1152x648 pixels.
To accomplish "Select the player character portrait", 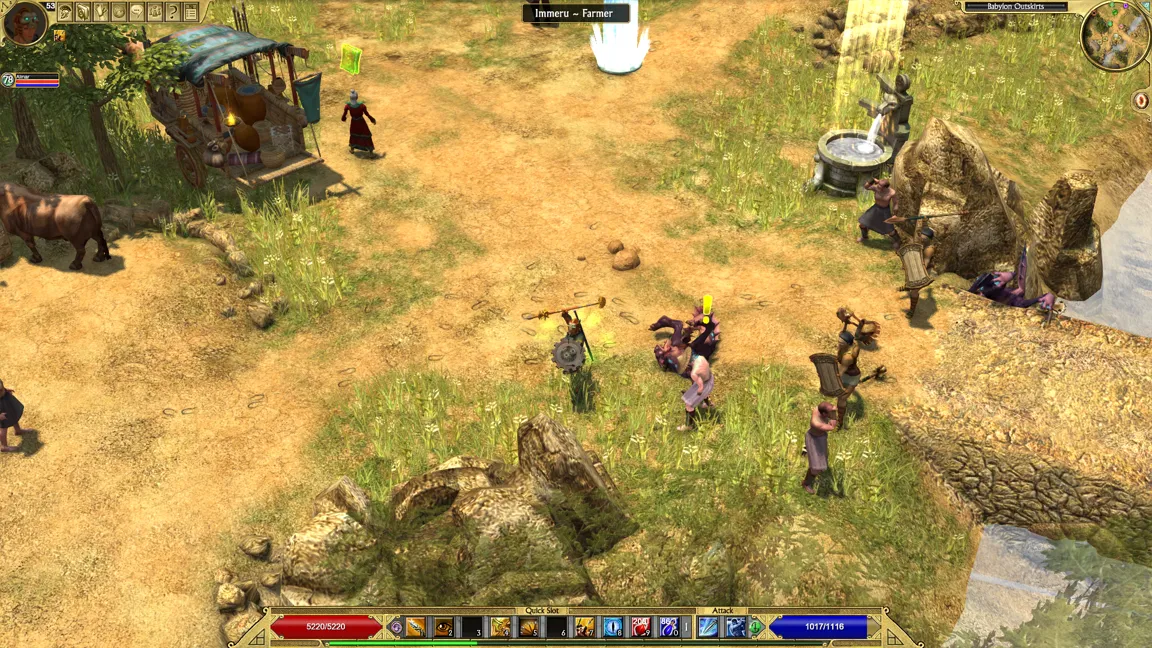I will [25, 23].
